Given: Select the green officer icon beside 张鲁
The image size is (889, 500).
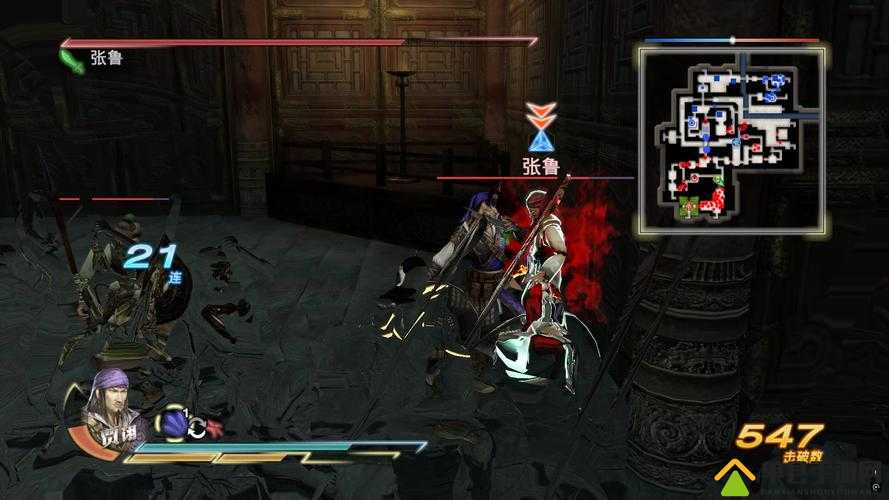Looking at the screenshot, I should click(72, 62).
